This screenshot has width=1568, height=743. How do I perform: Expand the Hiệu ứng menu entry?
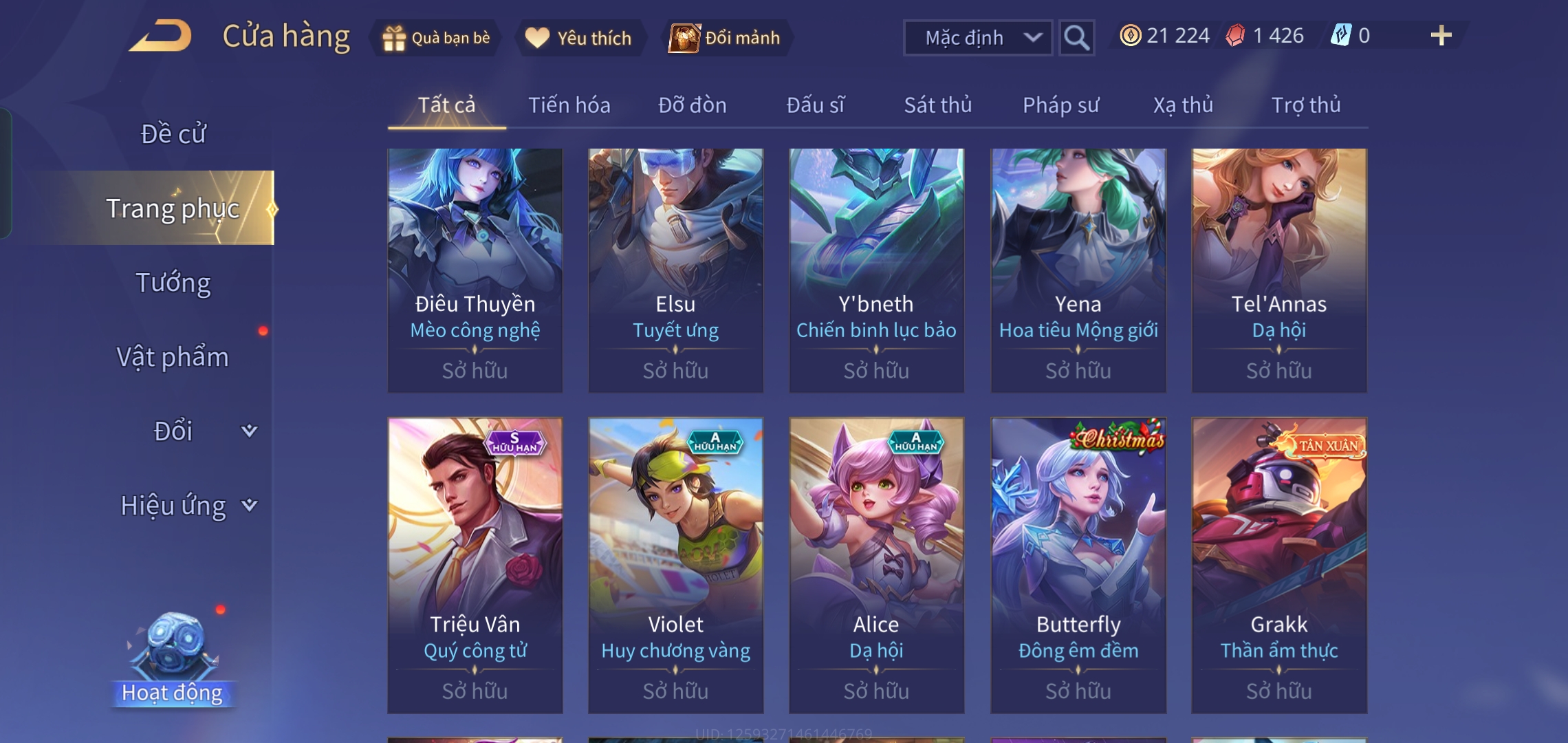[186, 506]
